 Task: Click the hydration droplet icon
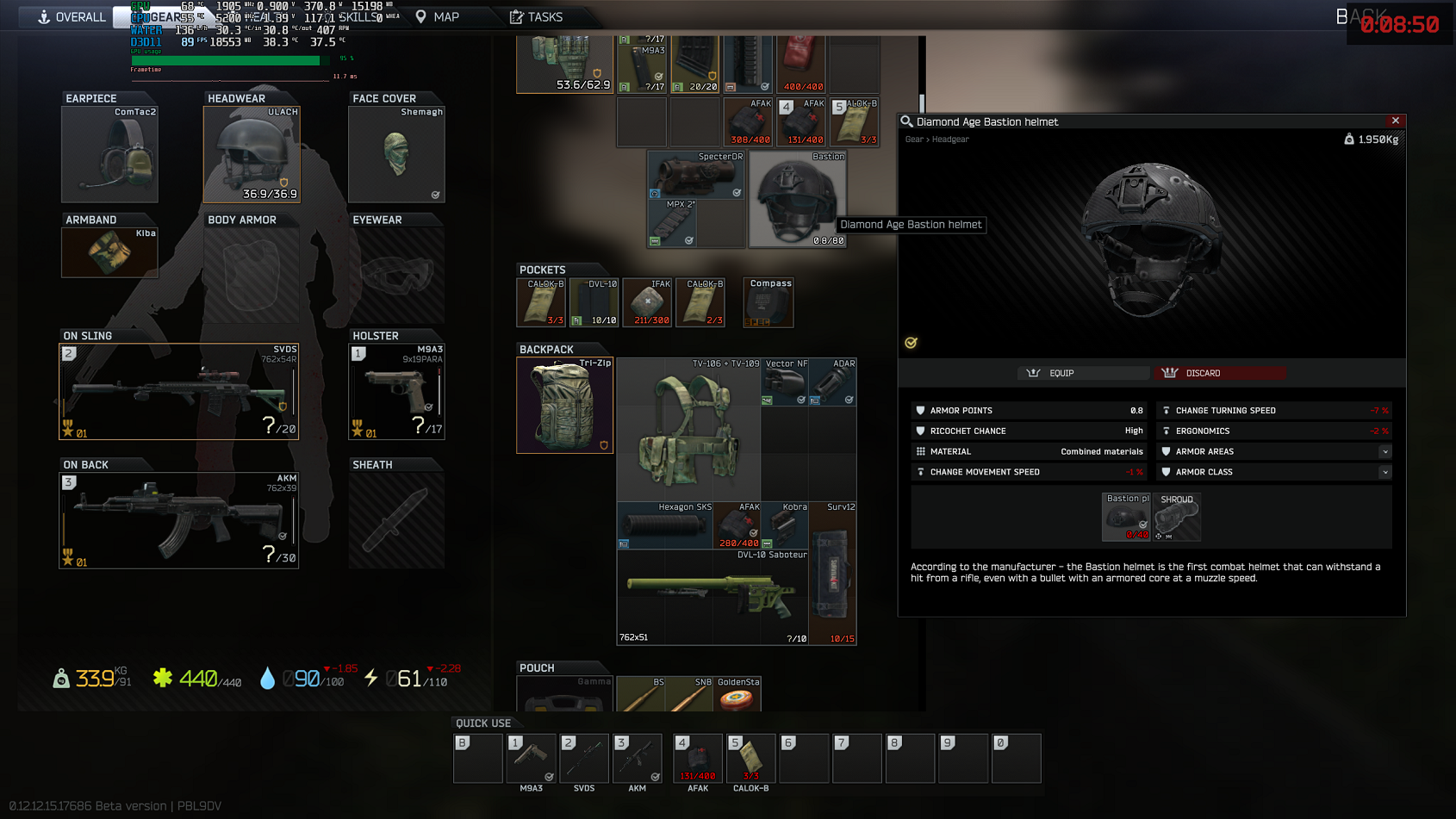(x=268, y=679)
